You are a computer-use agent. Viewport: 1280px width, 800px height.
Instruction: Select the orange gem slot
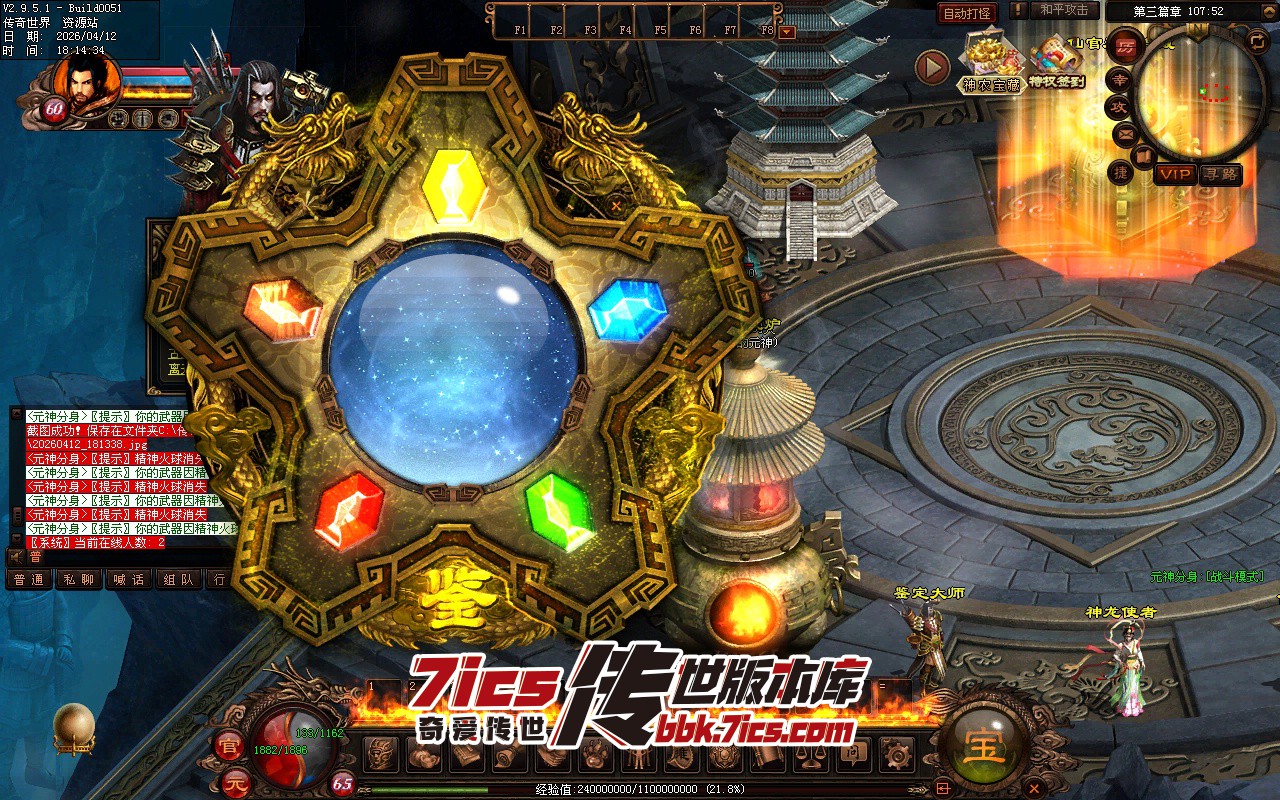(x=283, y=309)
